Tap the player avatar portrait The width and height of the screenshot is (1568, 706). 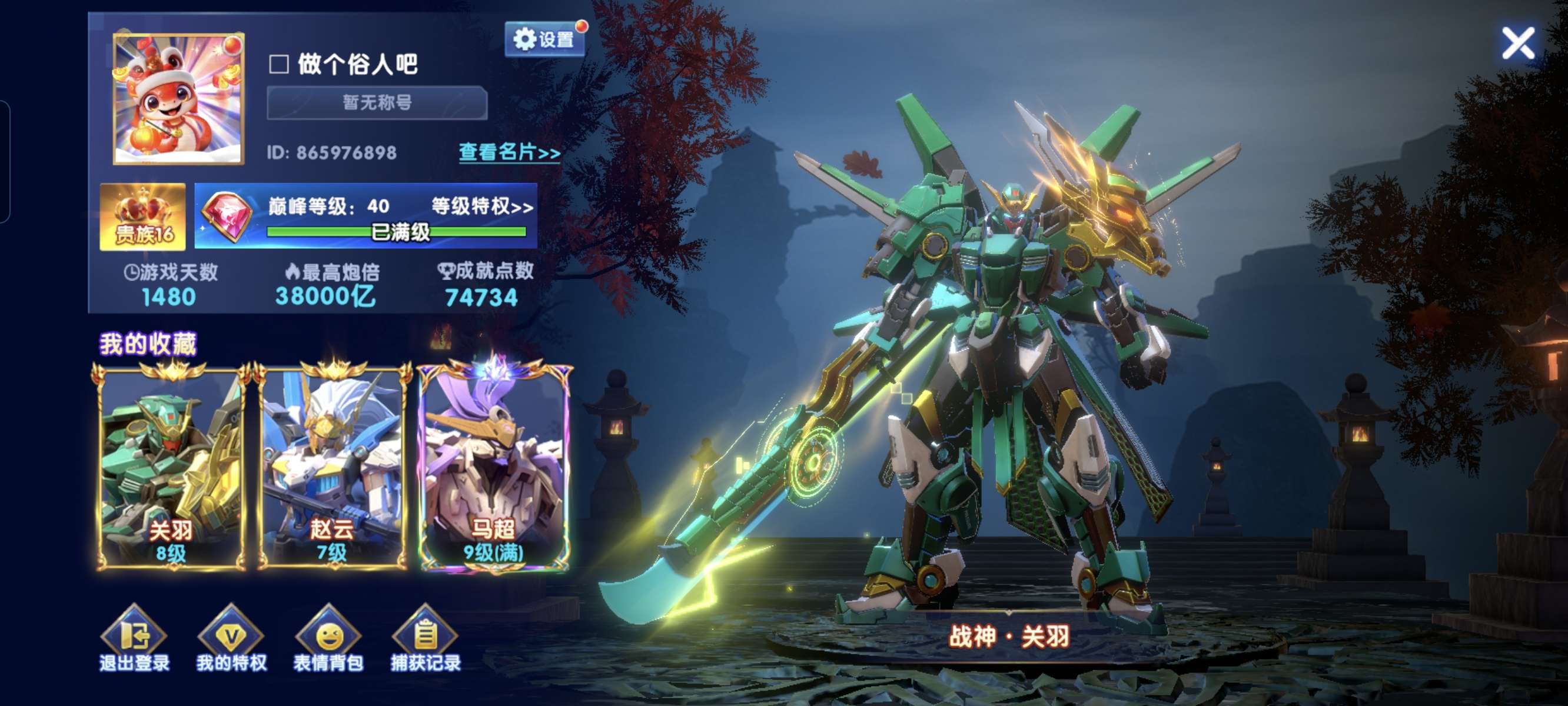178,99
